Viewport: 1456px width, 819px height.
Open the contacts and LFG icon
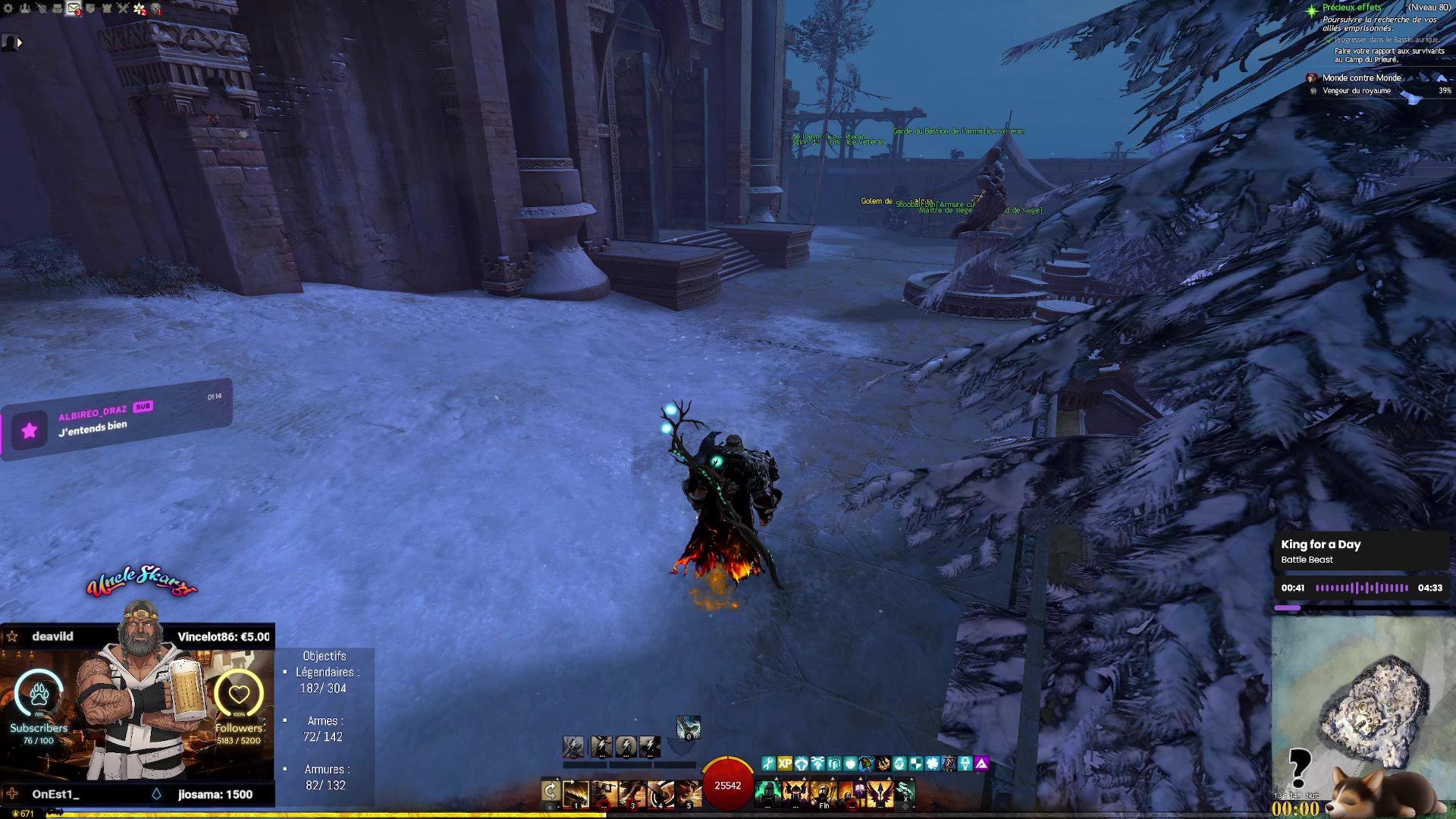(25, 8)
